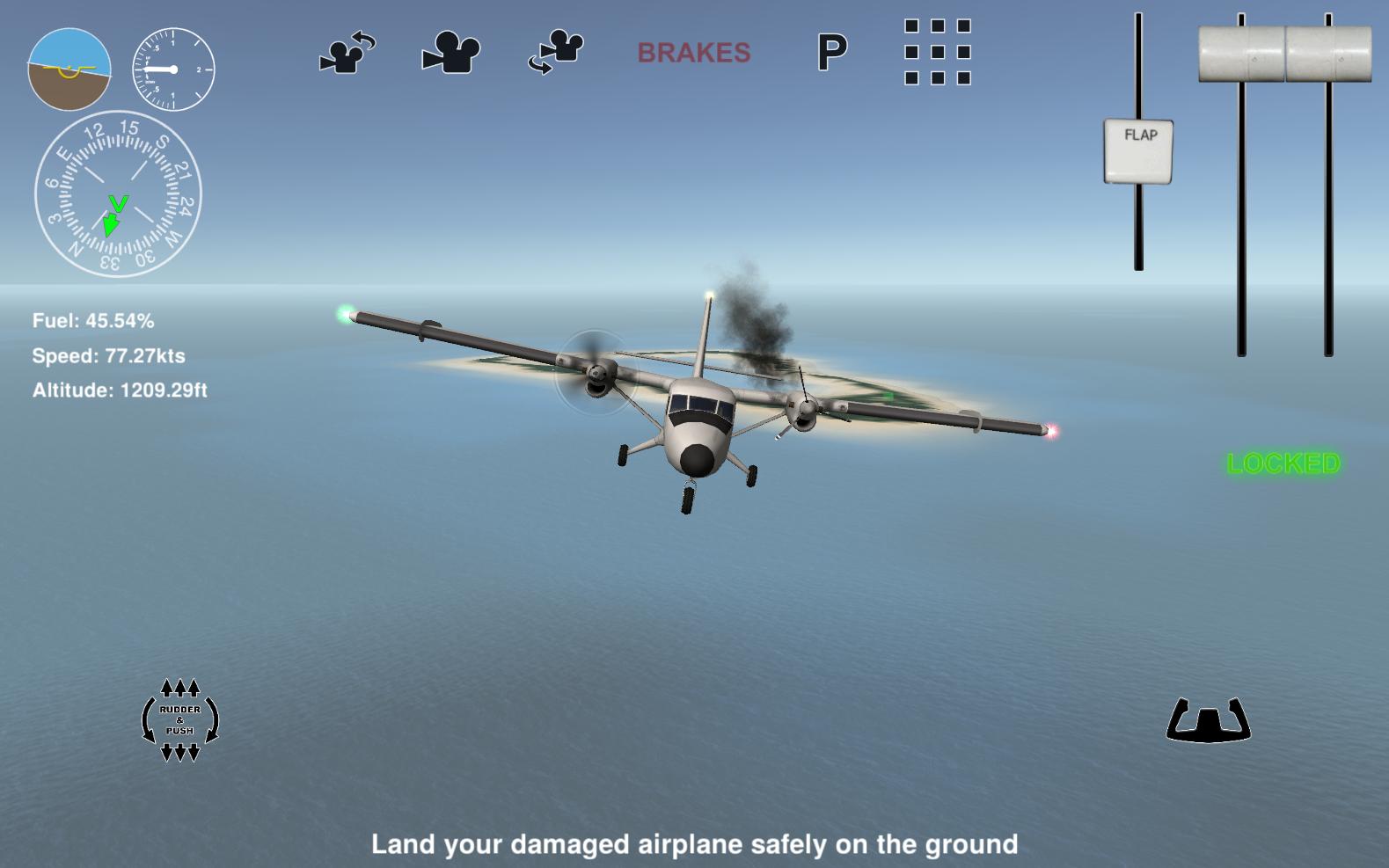Click the rudder and push control
This screenshot has width=1389, height=868.
point(180,721)
